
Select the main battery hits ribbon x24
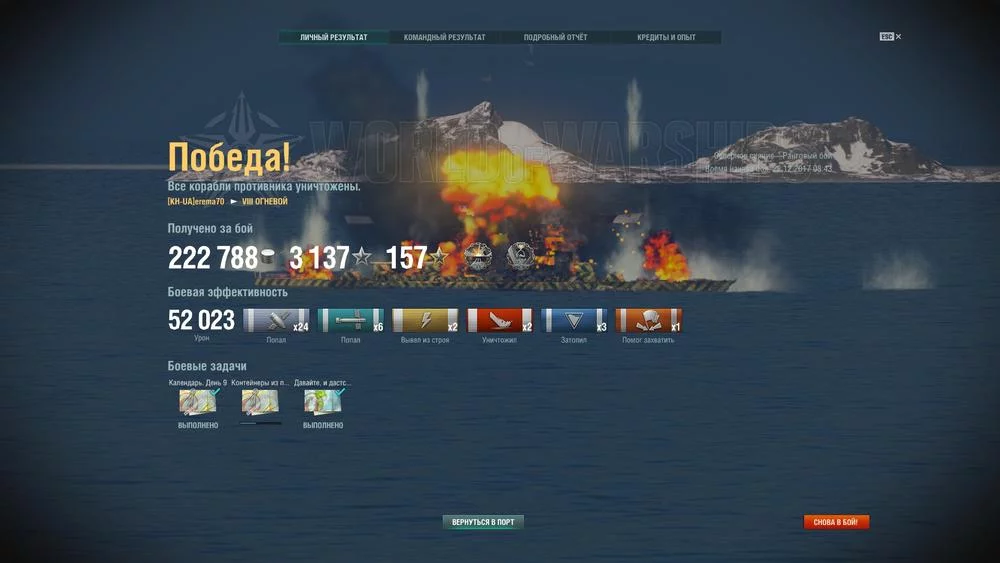[276, 321]
